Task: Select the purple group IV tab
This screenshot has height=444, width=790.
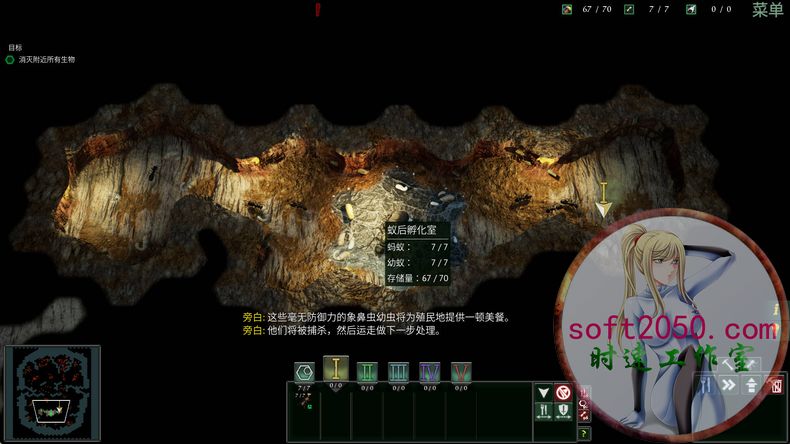Action: (429, 372)
